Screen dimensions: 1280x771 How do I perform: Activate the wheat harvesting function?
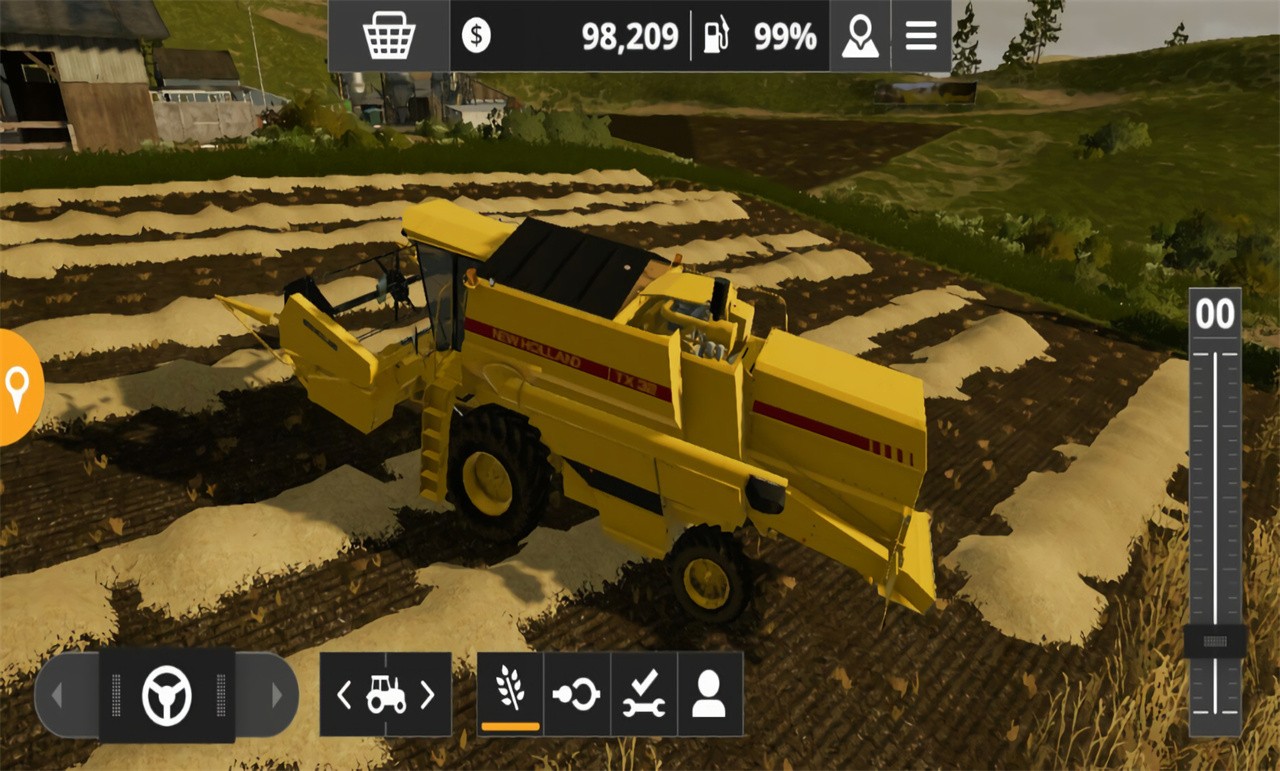[510, 692]
